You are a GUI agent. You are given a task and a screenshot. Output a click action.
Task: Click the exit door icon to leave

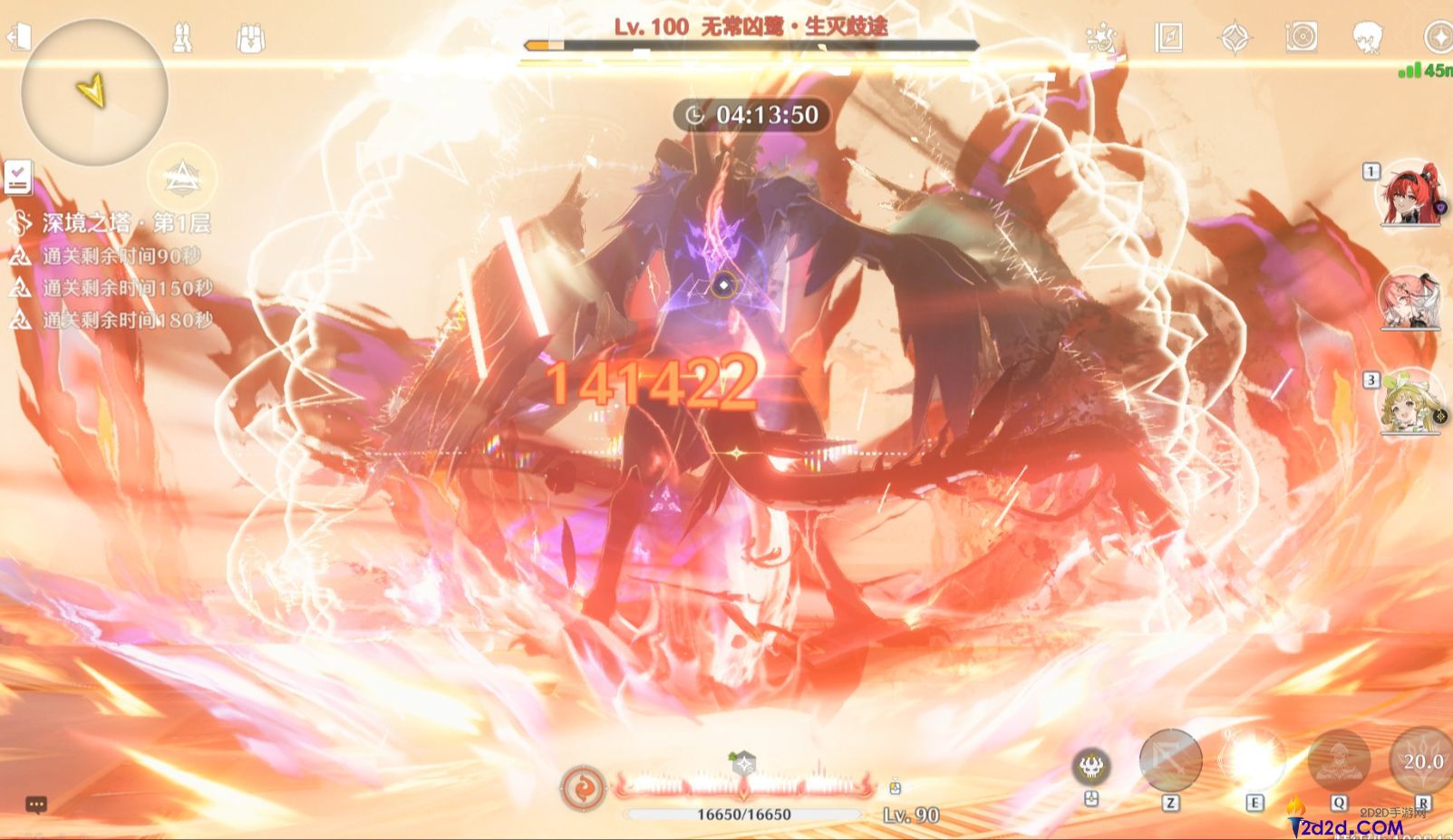tap(19, 37)
